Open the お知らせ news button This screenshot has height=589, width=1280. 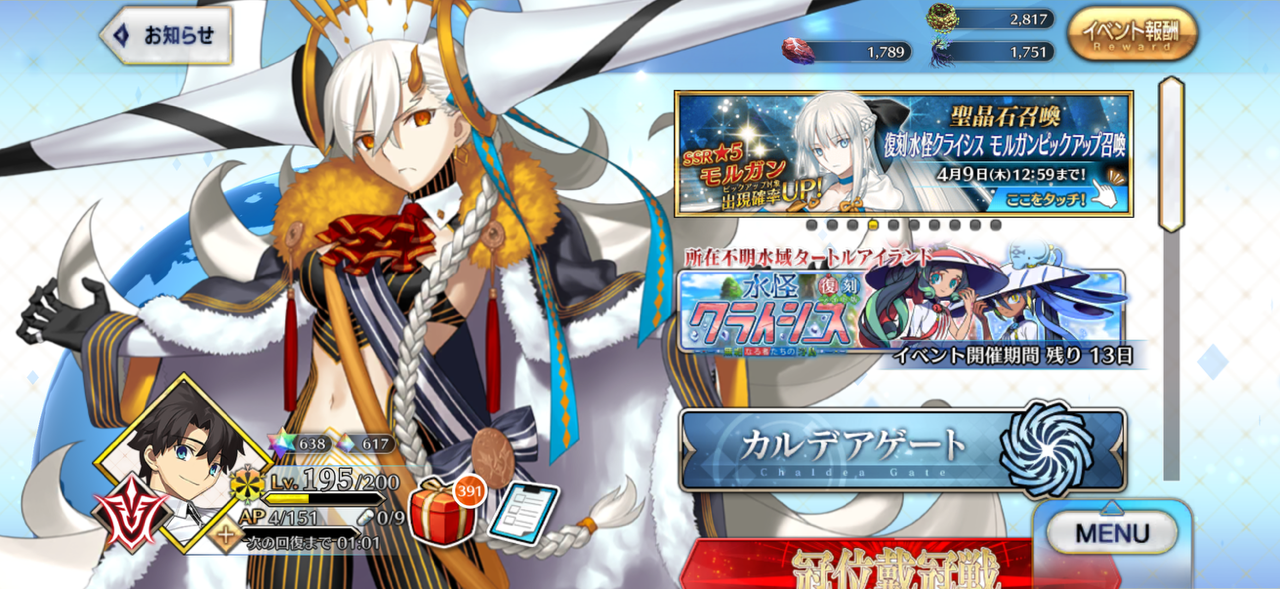[x=168, y=36]
